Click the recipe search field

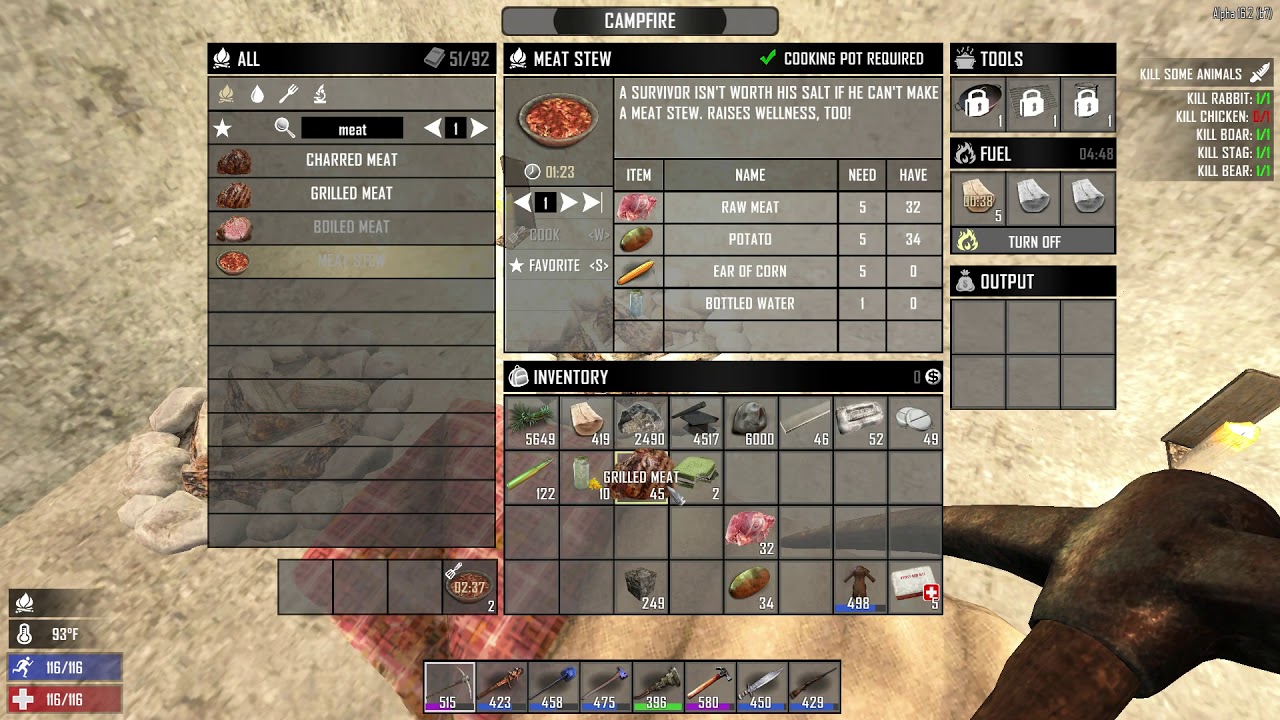(x=352, y=129)
